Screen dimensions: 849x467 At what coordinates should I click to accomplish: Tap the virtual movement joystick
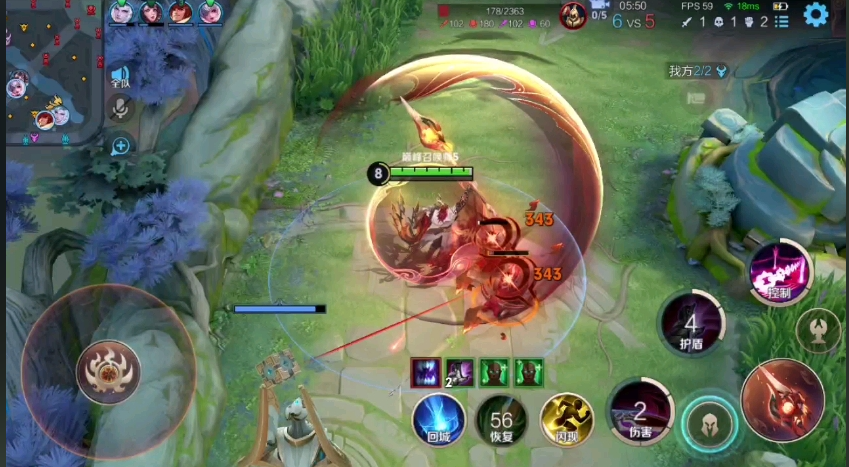pos(108,372)
